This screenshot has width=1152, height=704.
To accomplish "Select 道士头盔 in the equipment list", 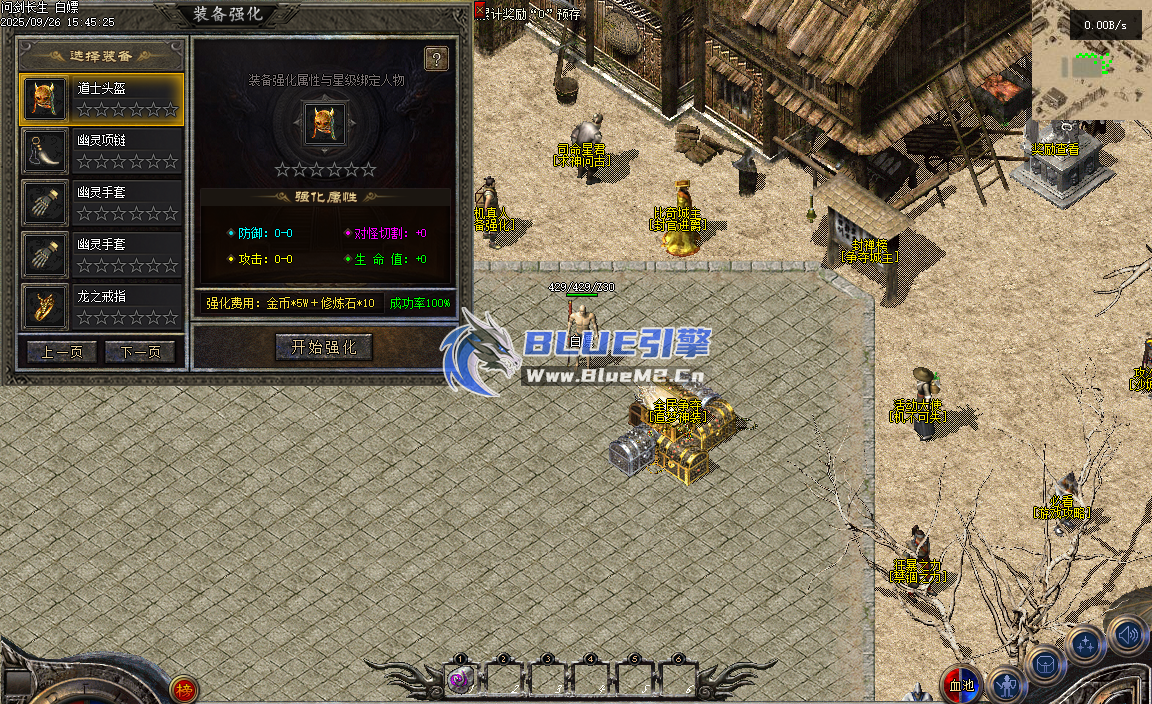I will pos(102,98).
